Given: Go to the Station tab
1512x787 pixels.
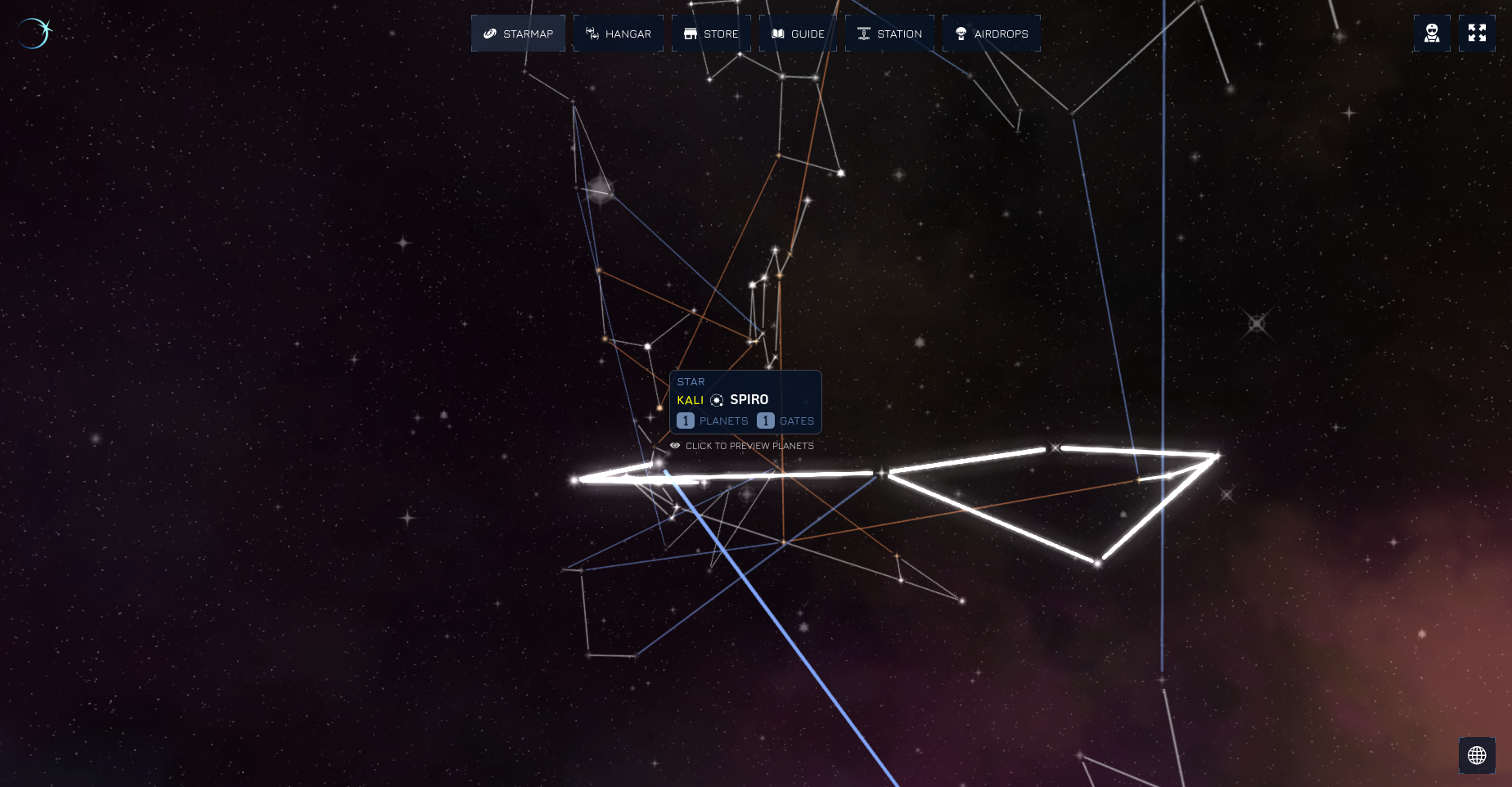Looking at the screenshot, I should pyautogui.click(x=889, y=34).
